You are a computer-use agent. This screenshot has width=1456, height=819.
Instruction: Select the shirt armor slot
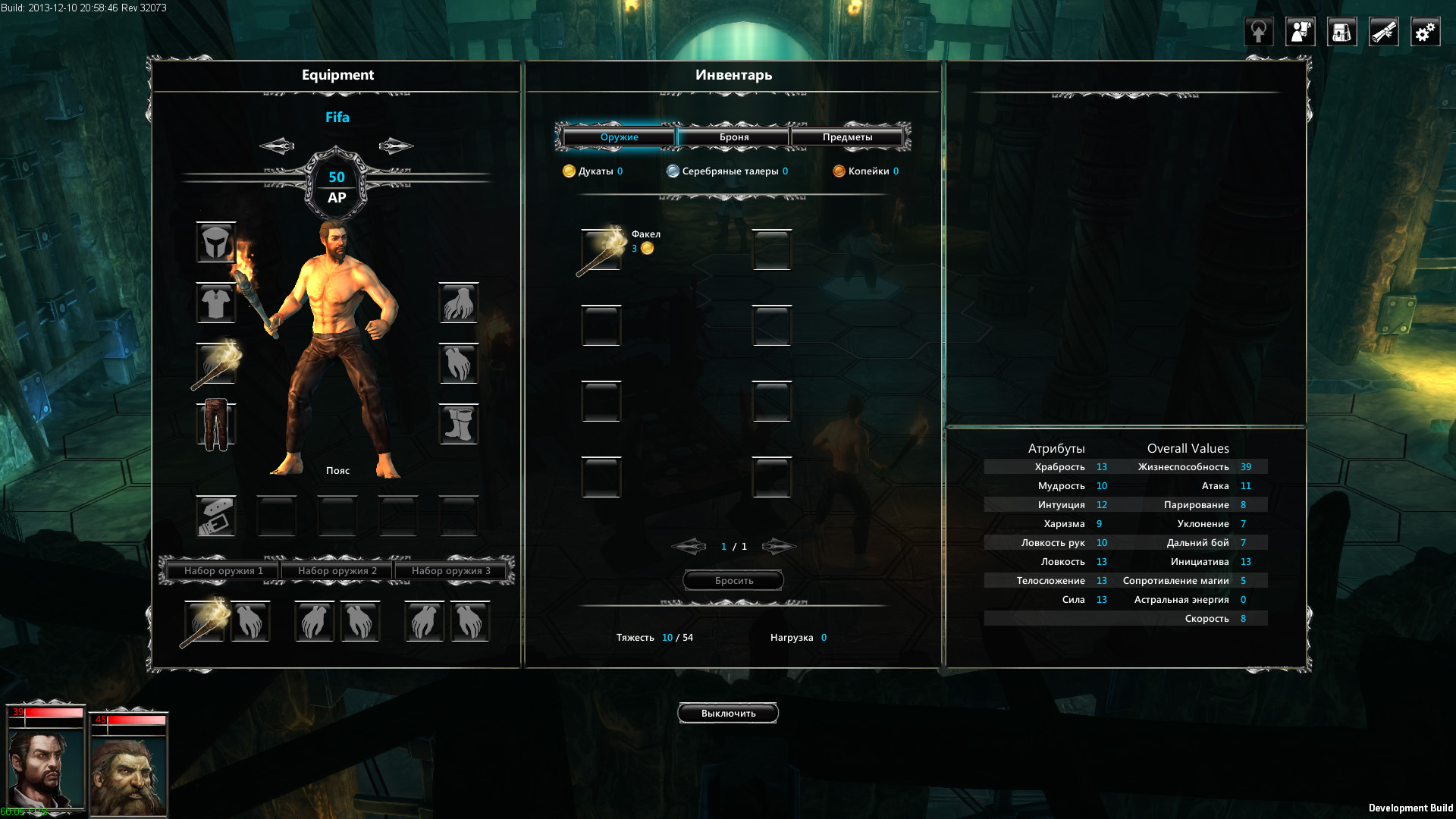coord(216,303)
